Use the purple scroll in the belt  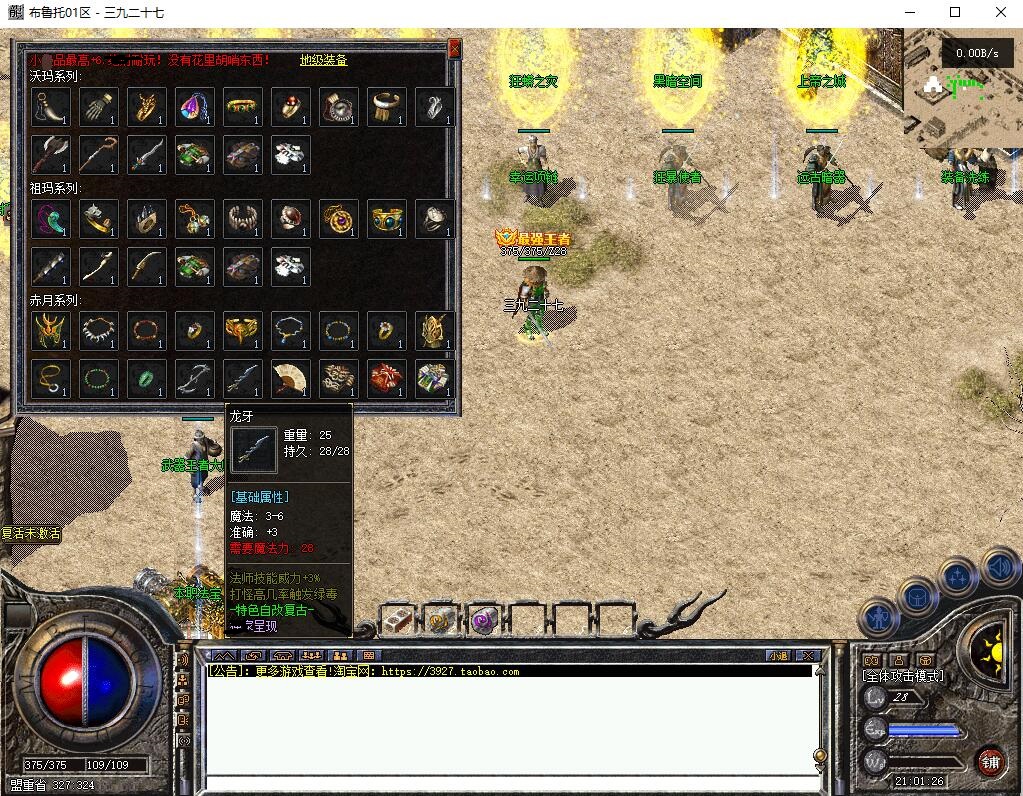(x=485, y=620)
